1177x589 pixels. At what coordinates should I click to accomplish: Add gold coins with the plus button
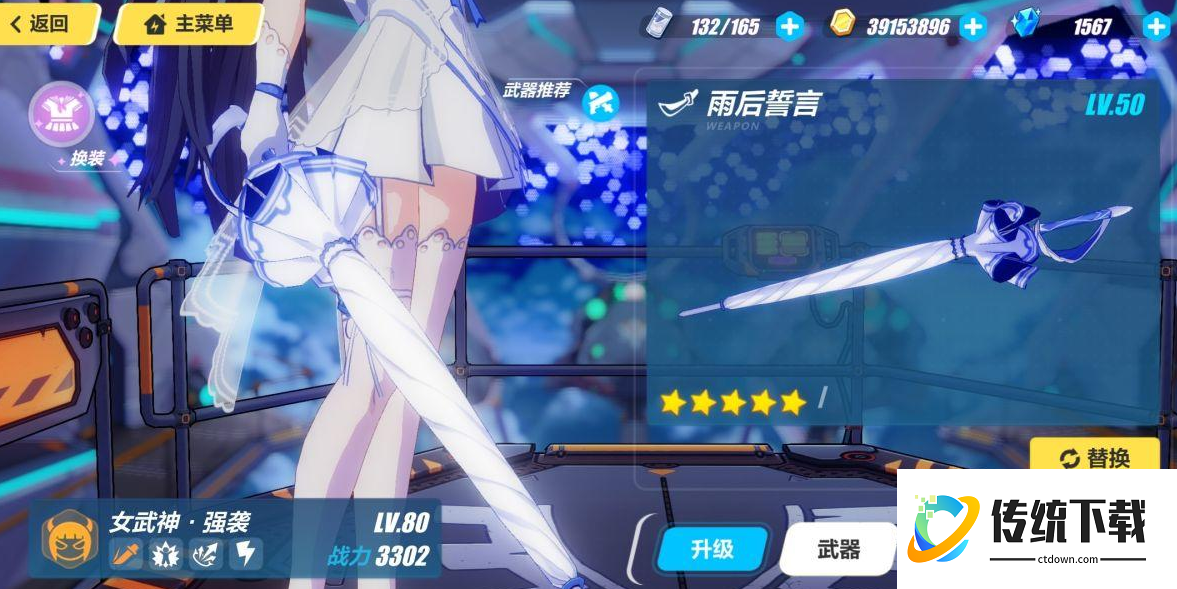973,26
